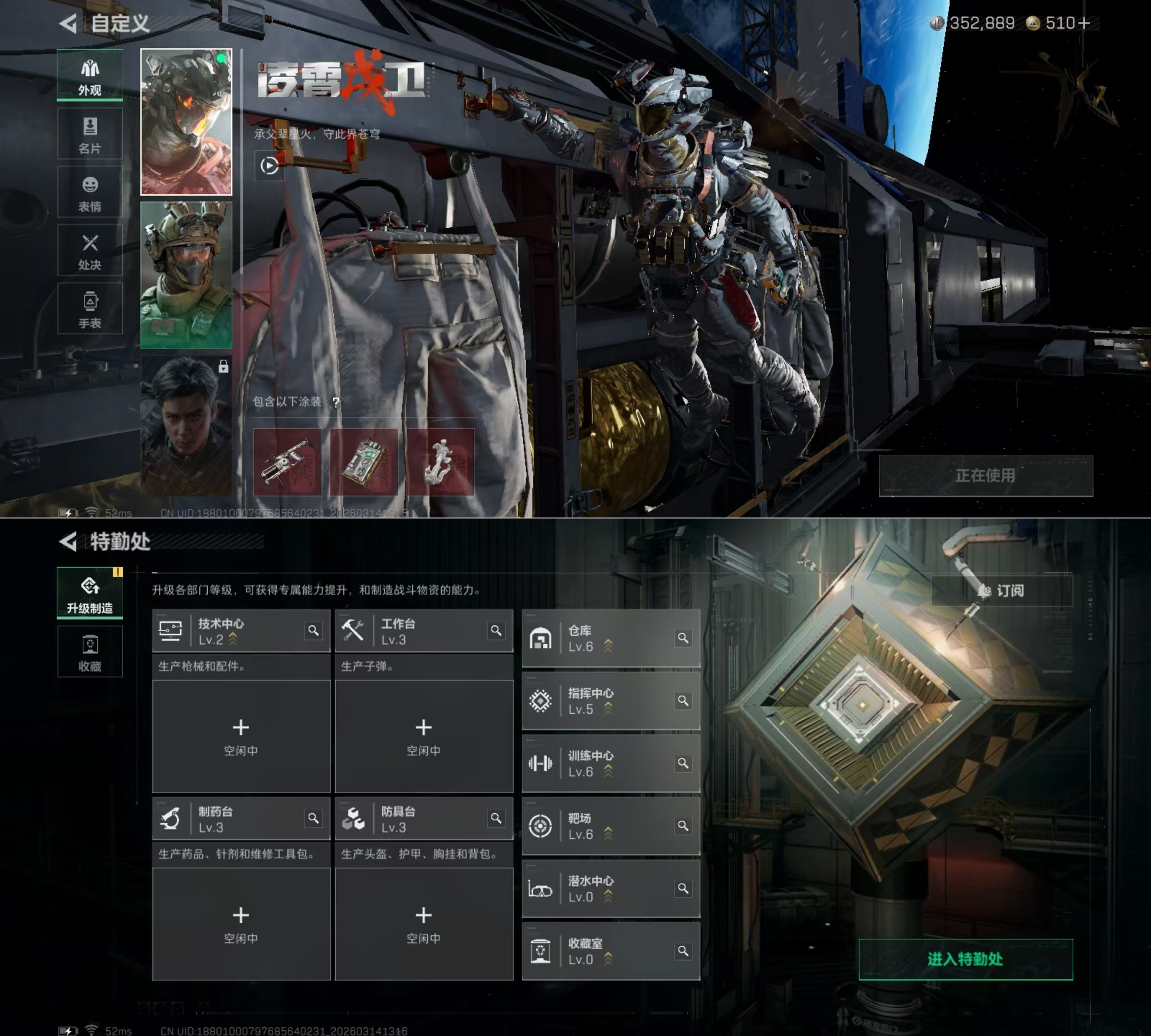Enter the 特勤处 via 进入特勤处 button
This screenshot has height=1036, width=1151.
[x=965, y=959]
